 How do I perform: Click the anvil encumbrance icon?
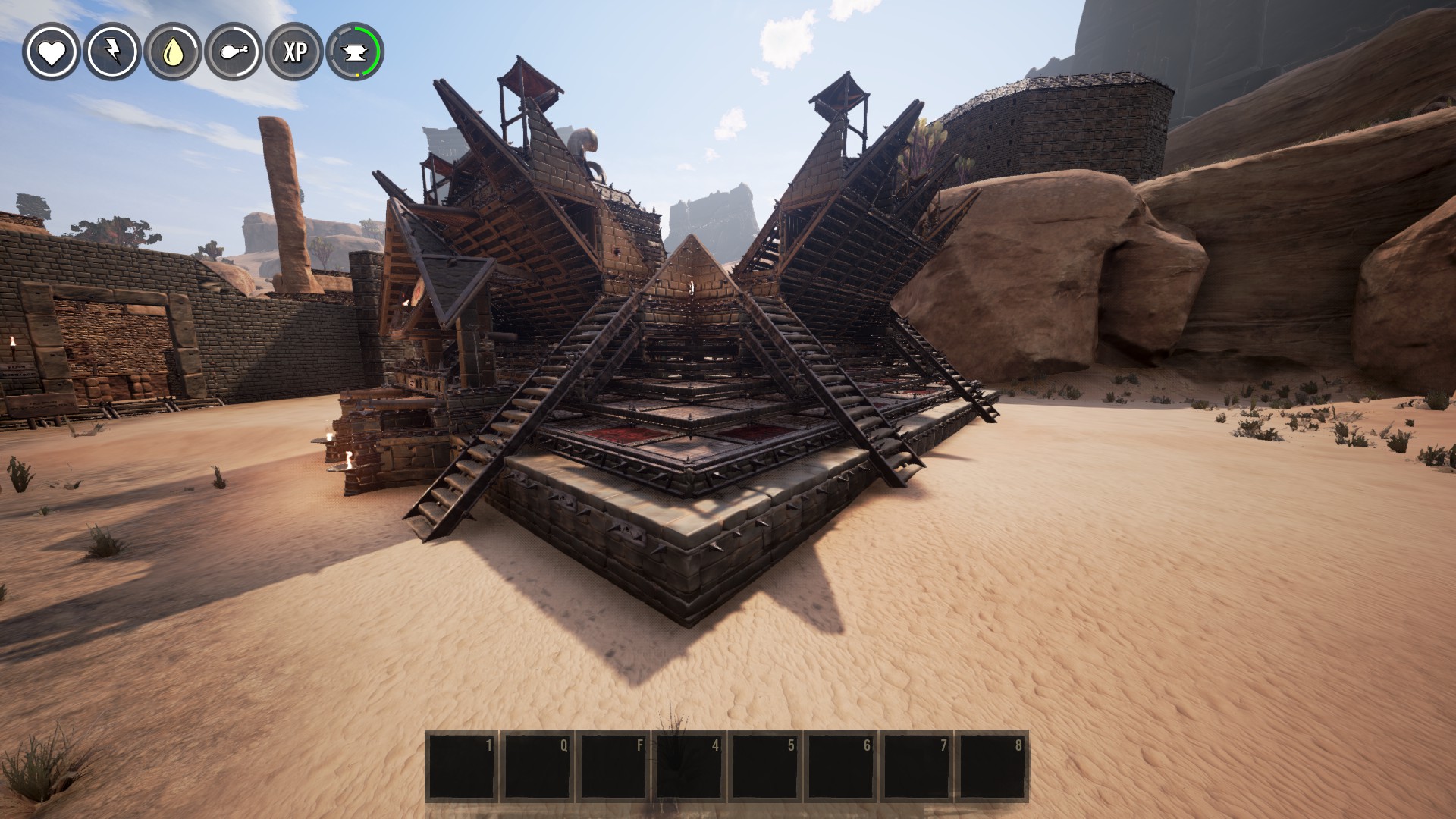click(x=355, y=52)
